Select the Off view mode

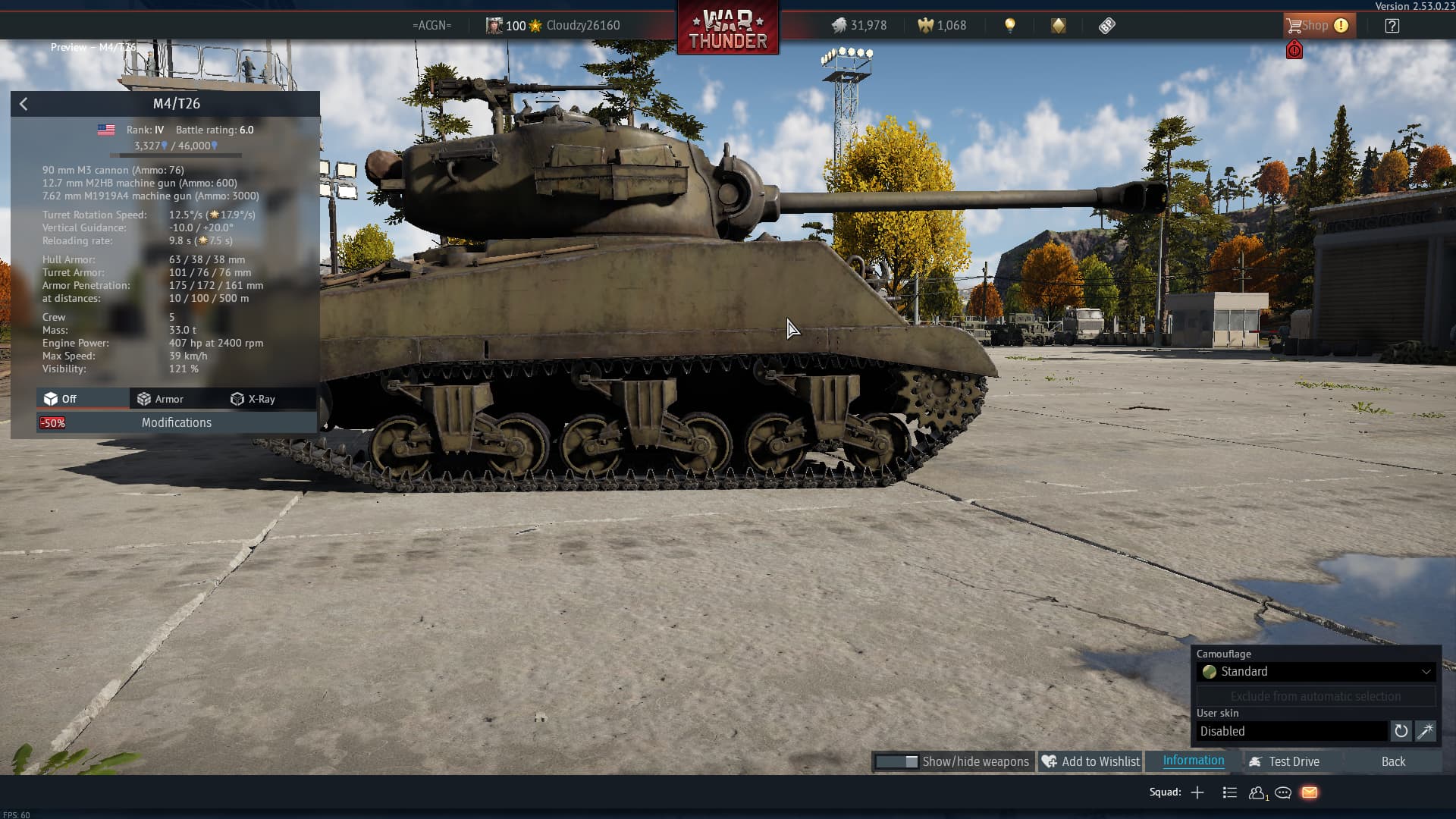click(x=61, y=399)
